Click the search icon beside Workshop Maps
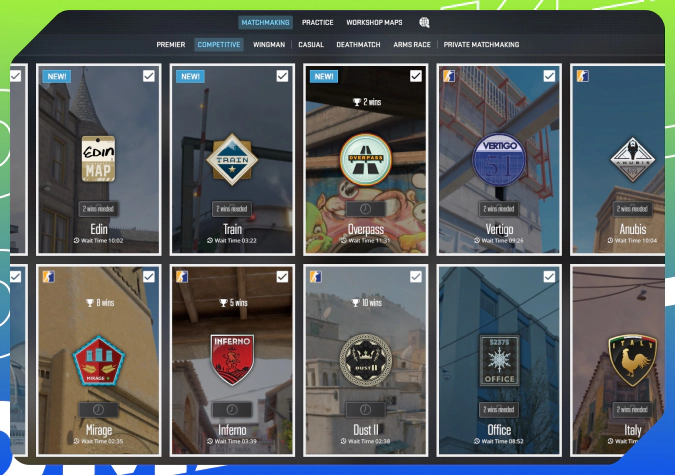 tap(424, 22)
